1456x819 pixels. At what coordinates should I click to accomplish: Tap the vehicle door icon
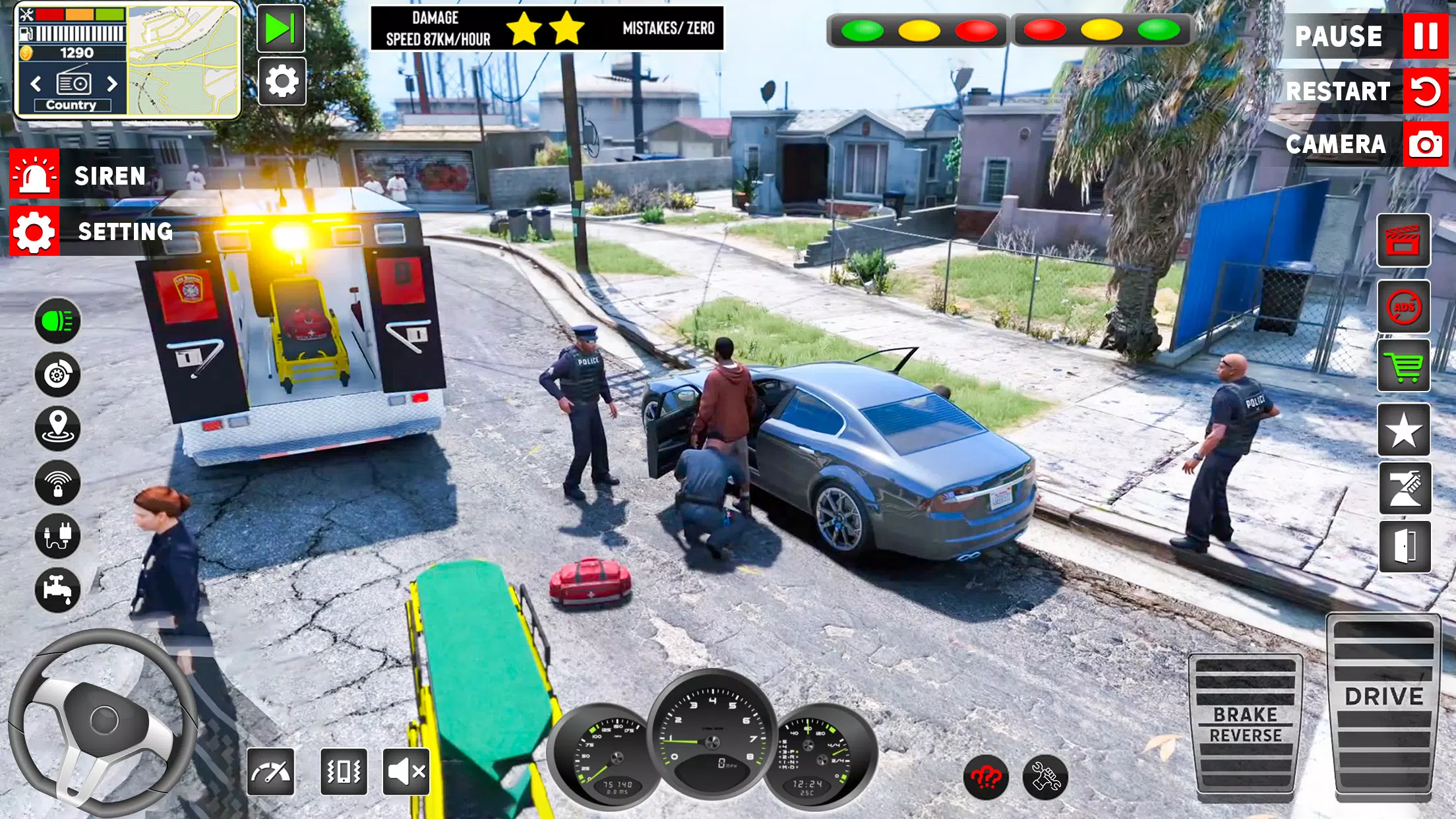1405,547
